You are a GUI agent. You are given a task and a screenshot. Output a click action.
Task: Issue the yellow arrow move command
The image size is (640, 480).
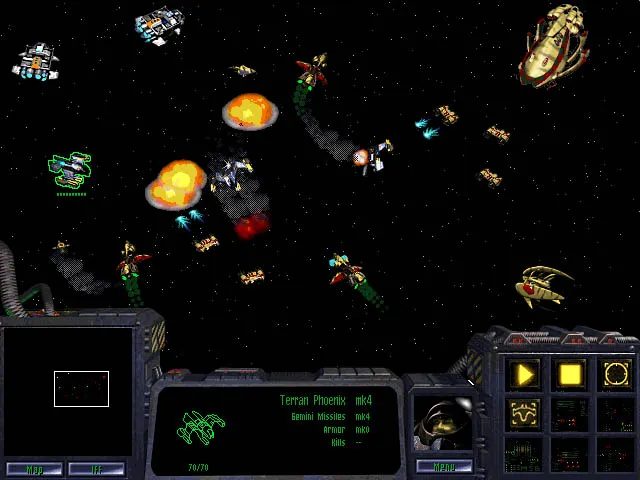click(x=525, y=375)
